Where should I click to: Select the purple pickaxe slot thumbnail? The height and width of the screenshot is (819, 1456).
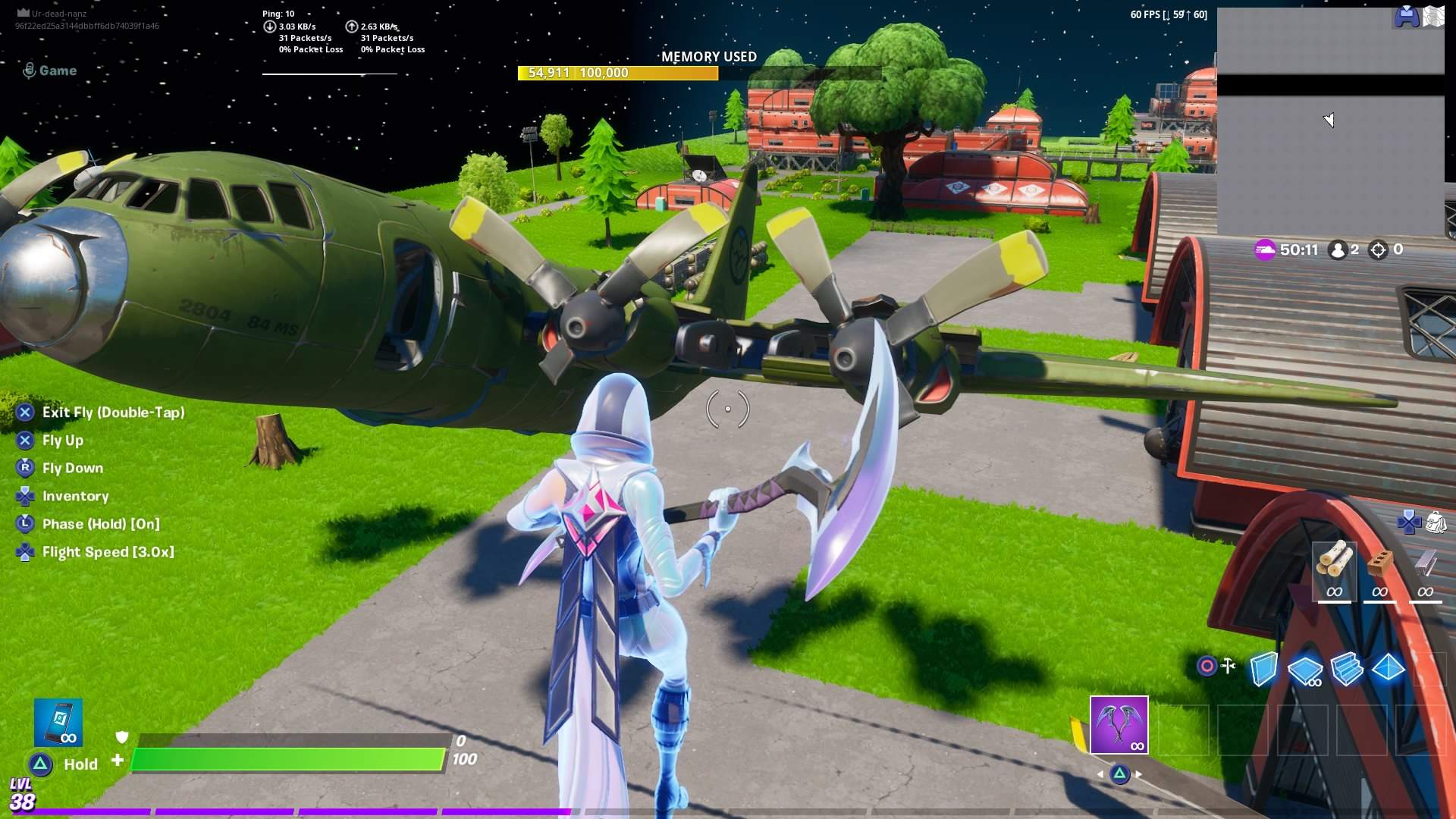[x=1118, y=726]
